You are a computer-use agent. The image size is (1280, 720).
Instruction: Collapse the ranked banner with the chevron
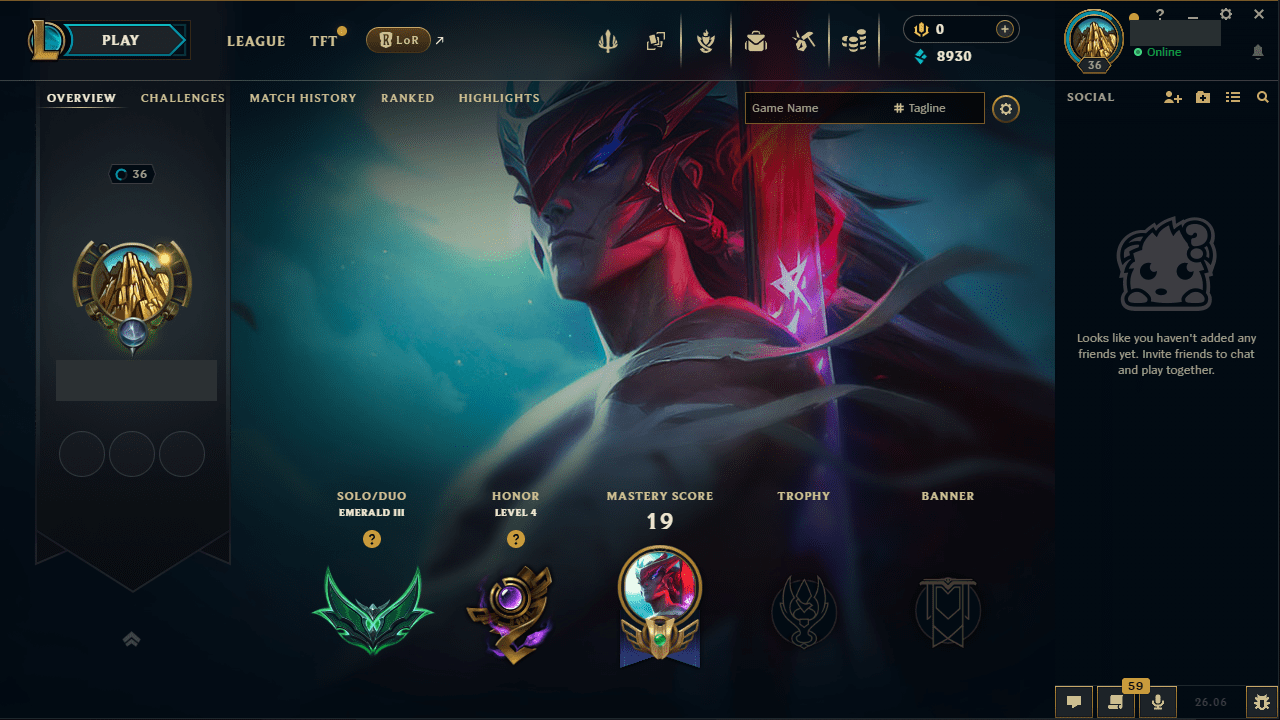(131, 638)
